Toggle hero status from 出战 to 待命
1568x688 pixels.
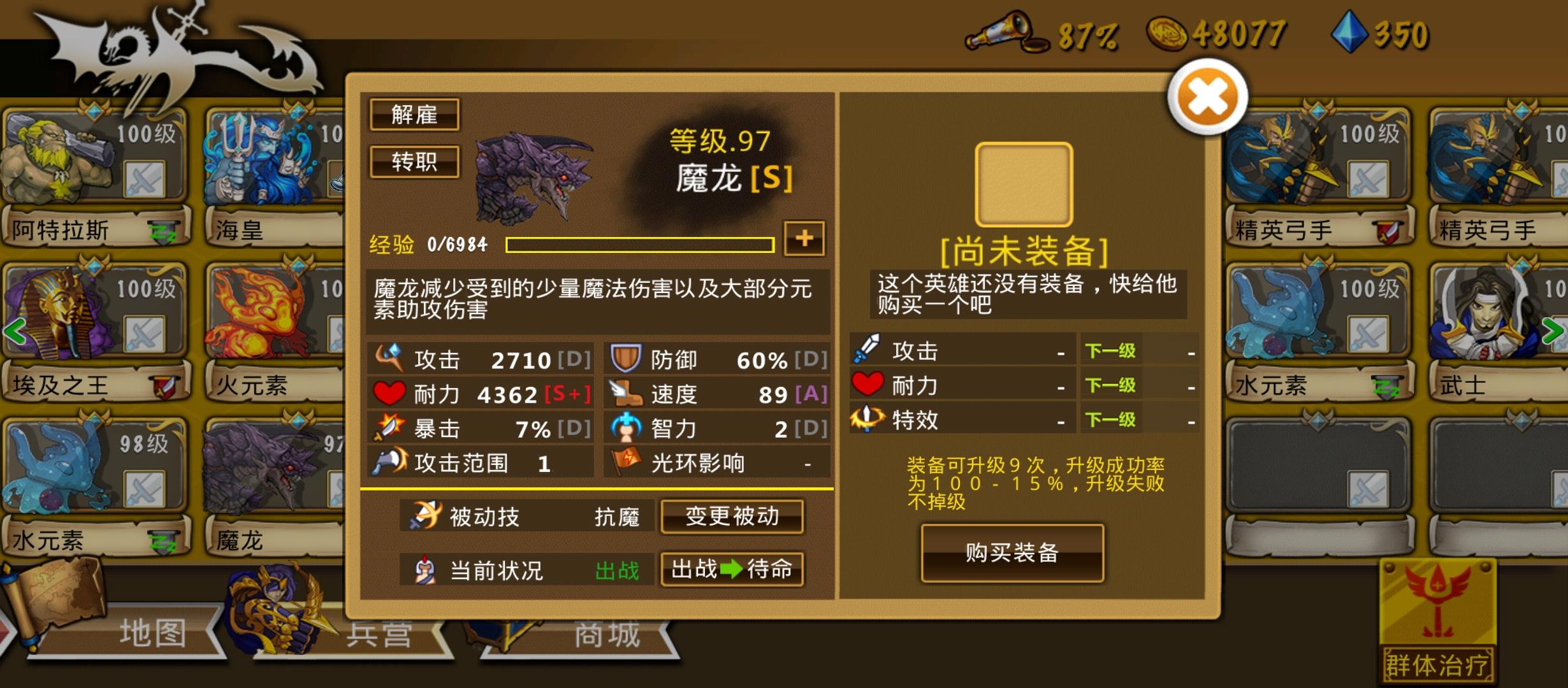pos(732,570)
